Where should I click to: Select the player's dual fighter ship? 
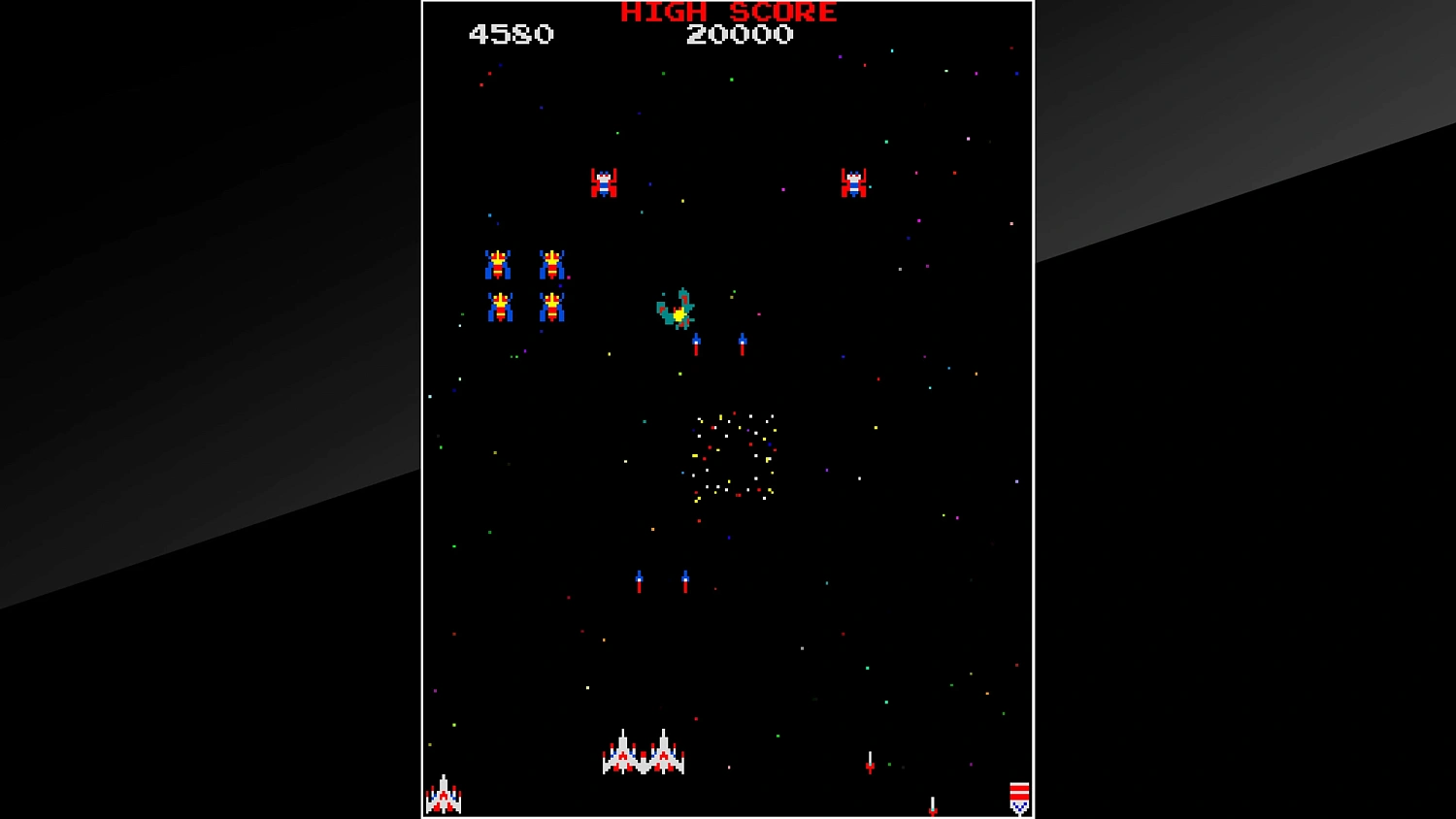coord(644,754)
